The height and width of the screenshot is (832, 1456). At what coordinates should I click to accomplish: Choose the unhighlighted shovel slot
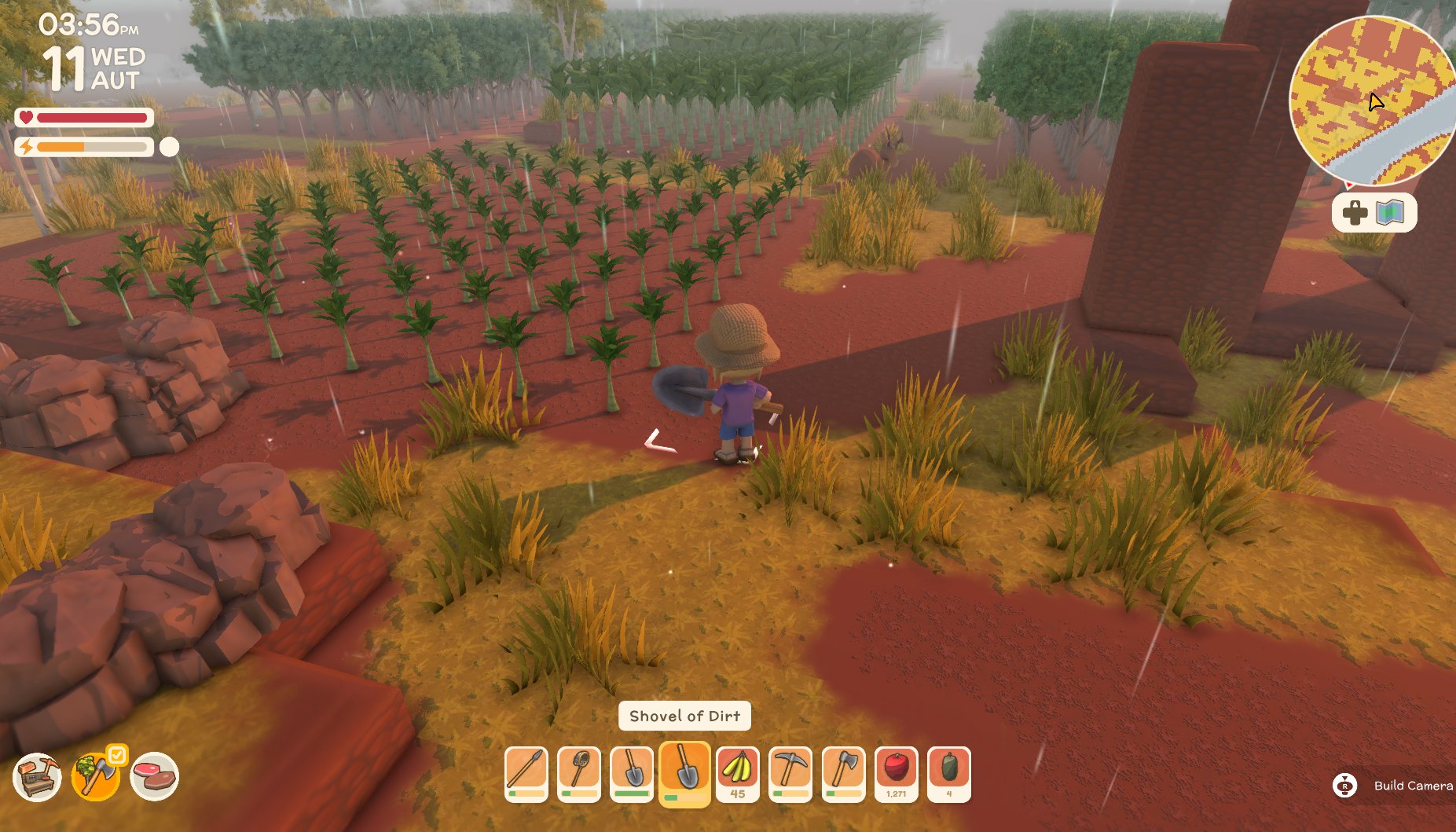click(x=632, y=773)
